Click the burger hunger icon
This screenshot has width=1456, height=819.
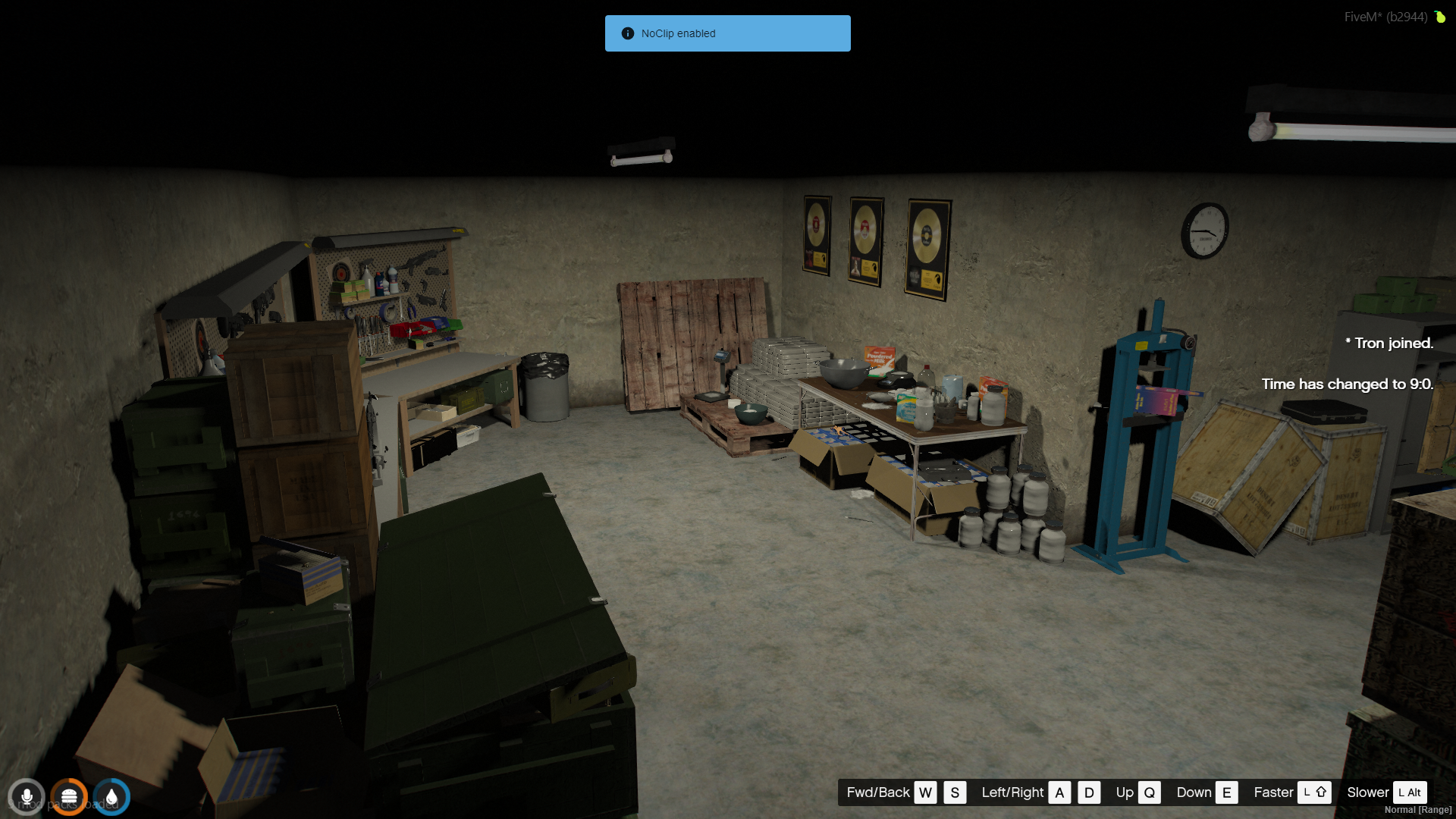(69, 797)
